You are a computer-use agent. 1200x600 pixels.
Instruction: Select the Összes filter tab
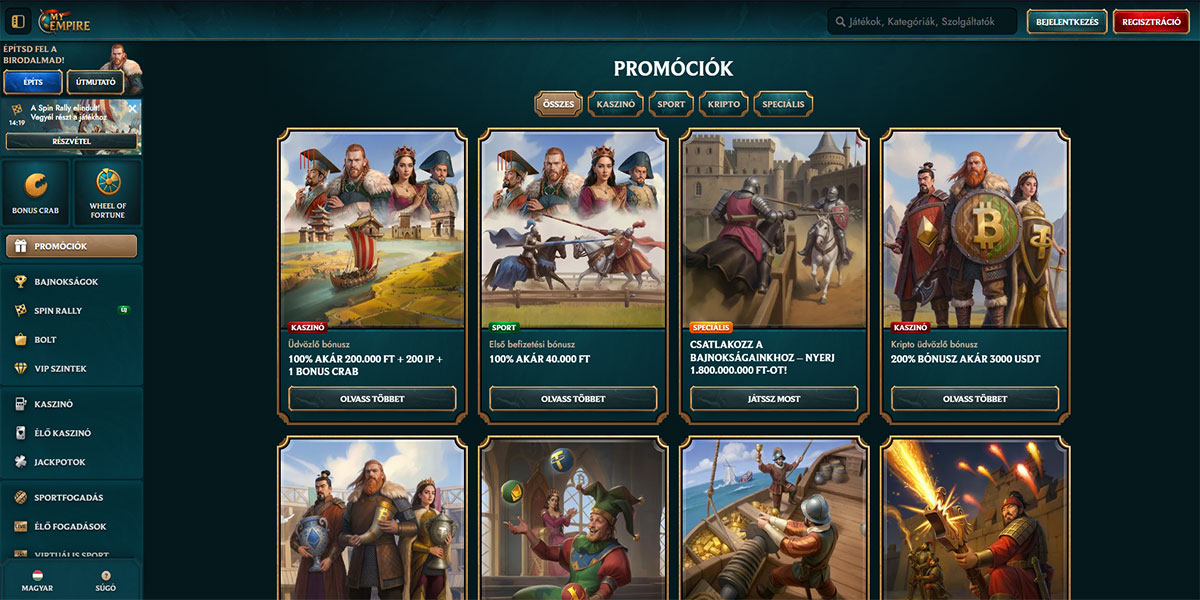pyautogui.click(x=558, y=104)
